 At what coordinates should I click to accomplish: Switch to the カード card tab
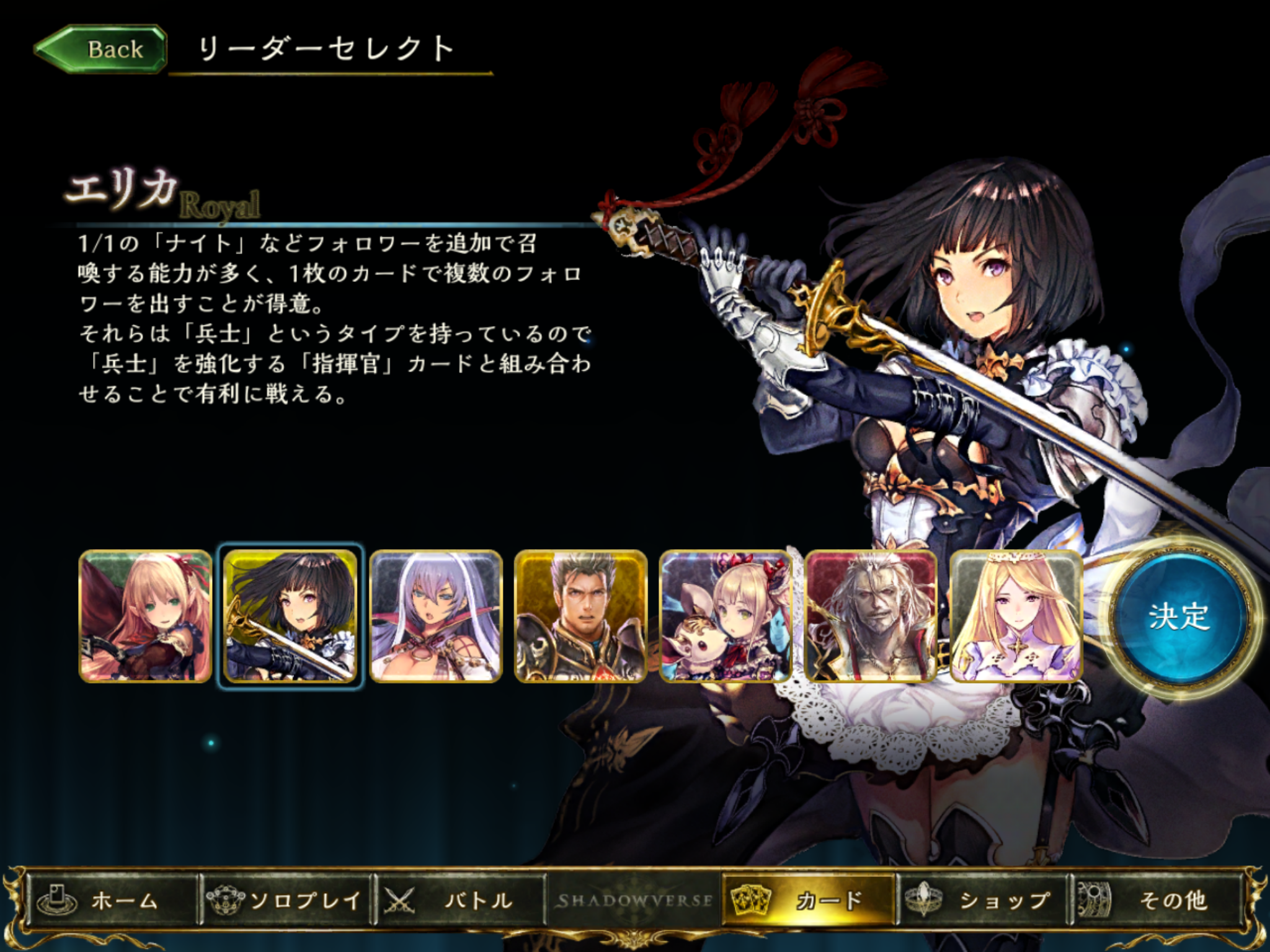809,900
